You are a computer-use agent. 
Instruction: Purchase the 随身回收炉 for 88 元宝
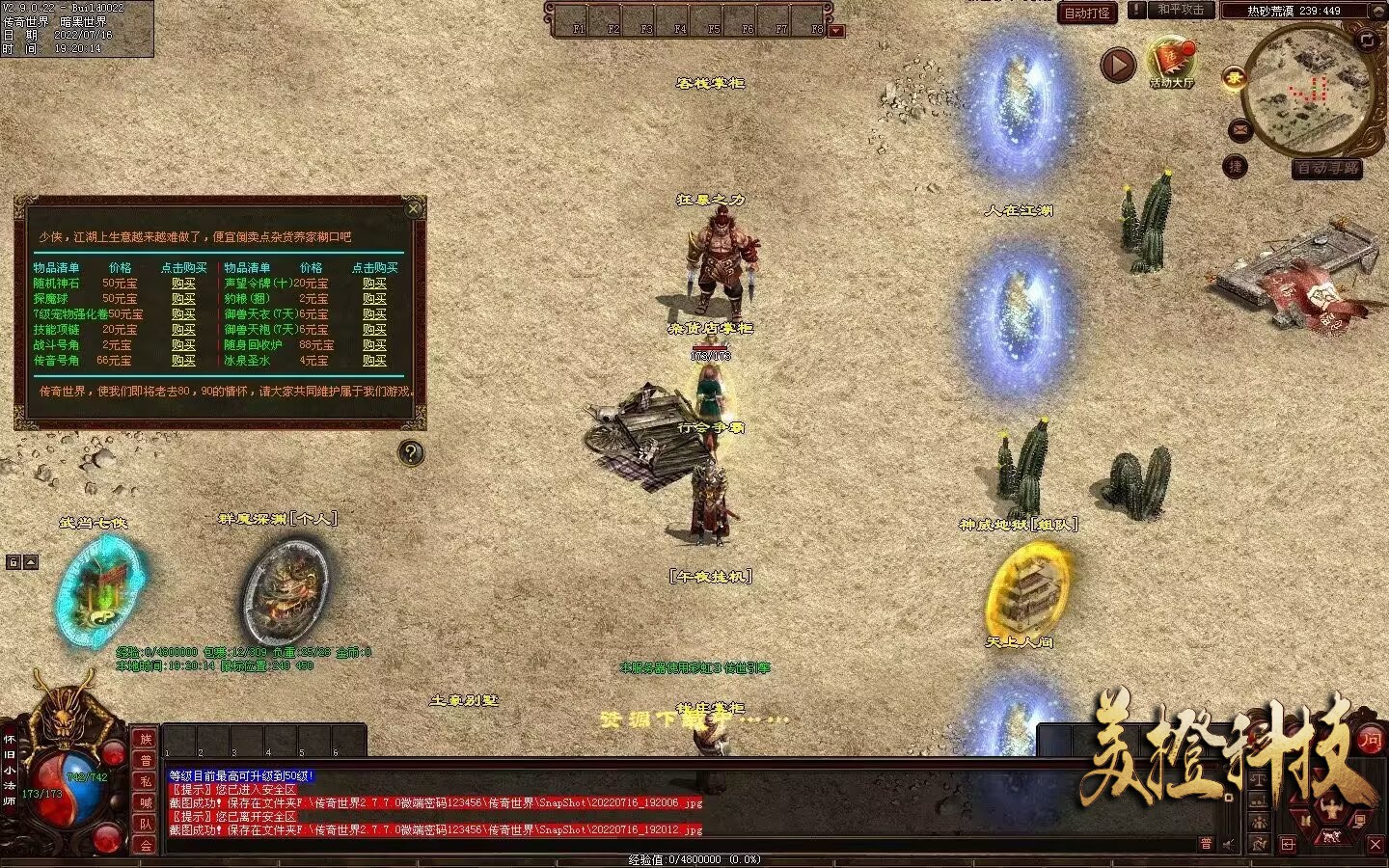click(374, 345)
